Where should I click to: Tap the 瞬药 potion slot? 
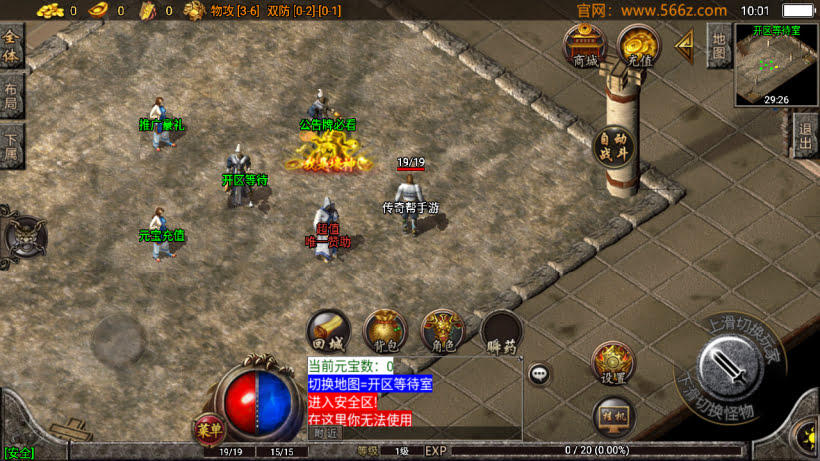tap(501, 332)
